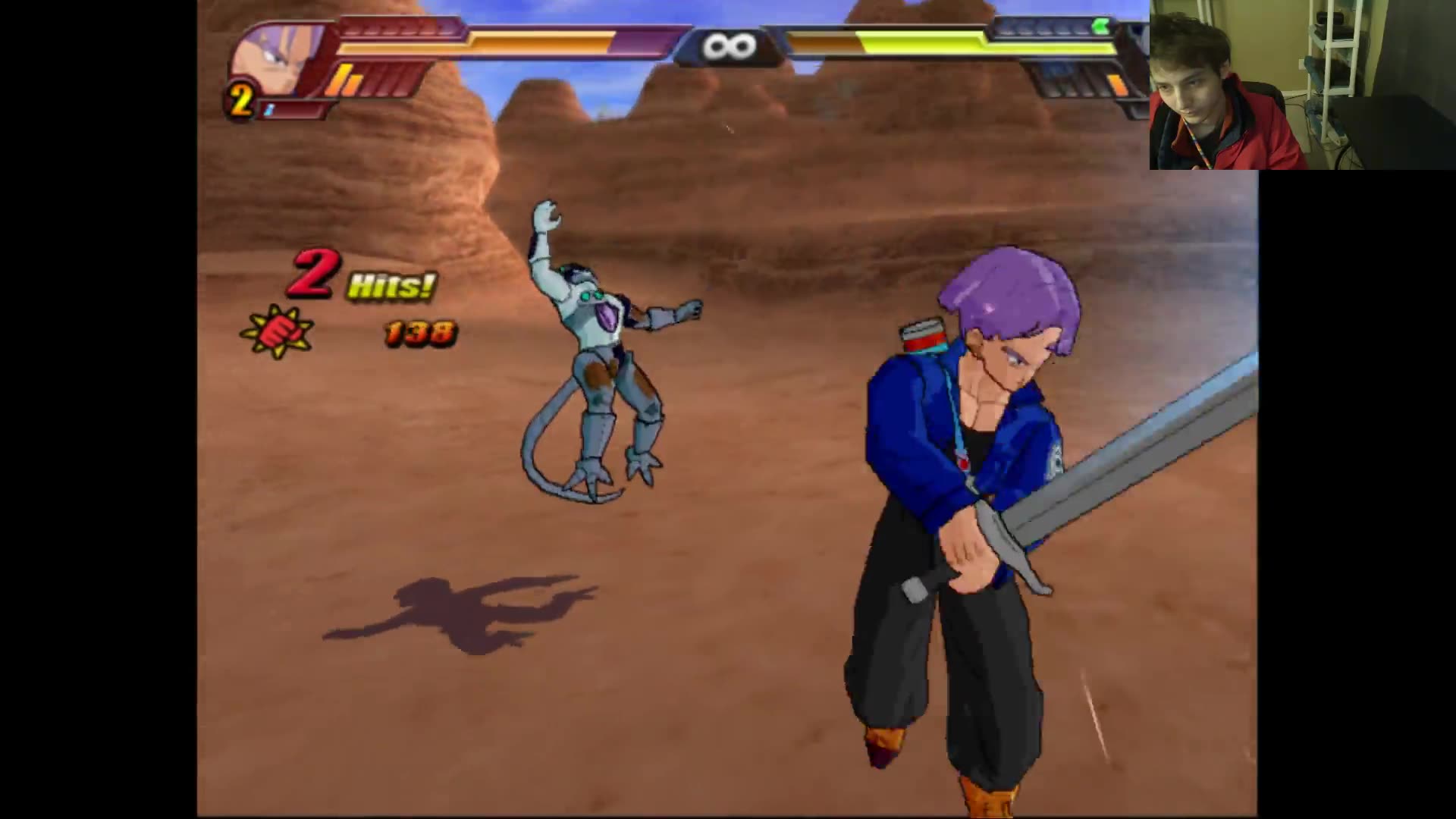The width and height of the screenshot is (1456, 819).
Task: Collapse the timer display plate
Action: 726,44
